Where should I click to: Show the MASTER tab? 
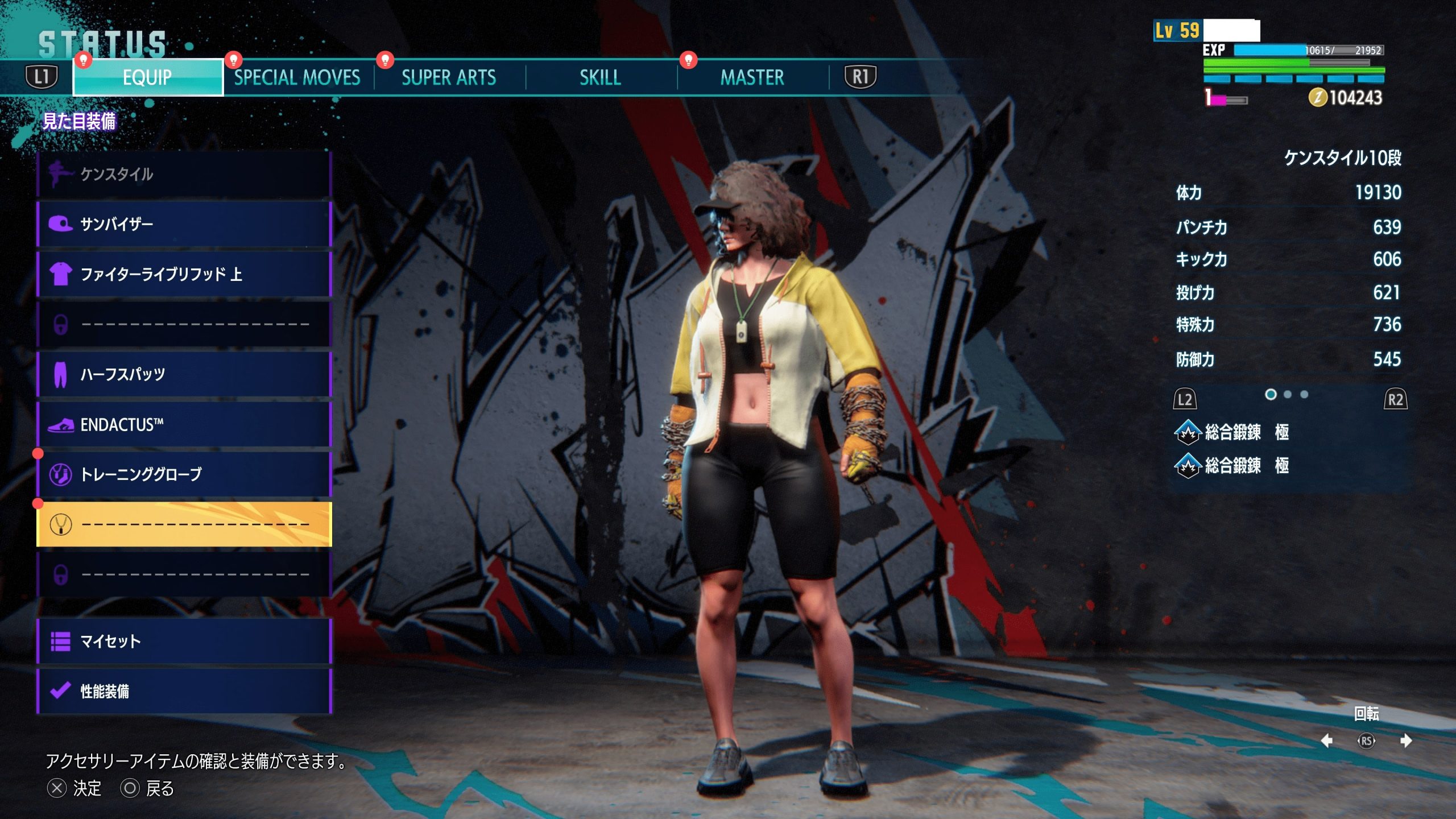point(752,77)
